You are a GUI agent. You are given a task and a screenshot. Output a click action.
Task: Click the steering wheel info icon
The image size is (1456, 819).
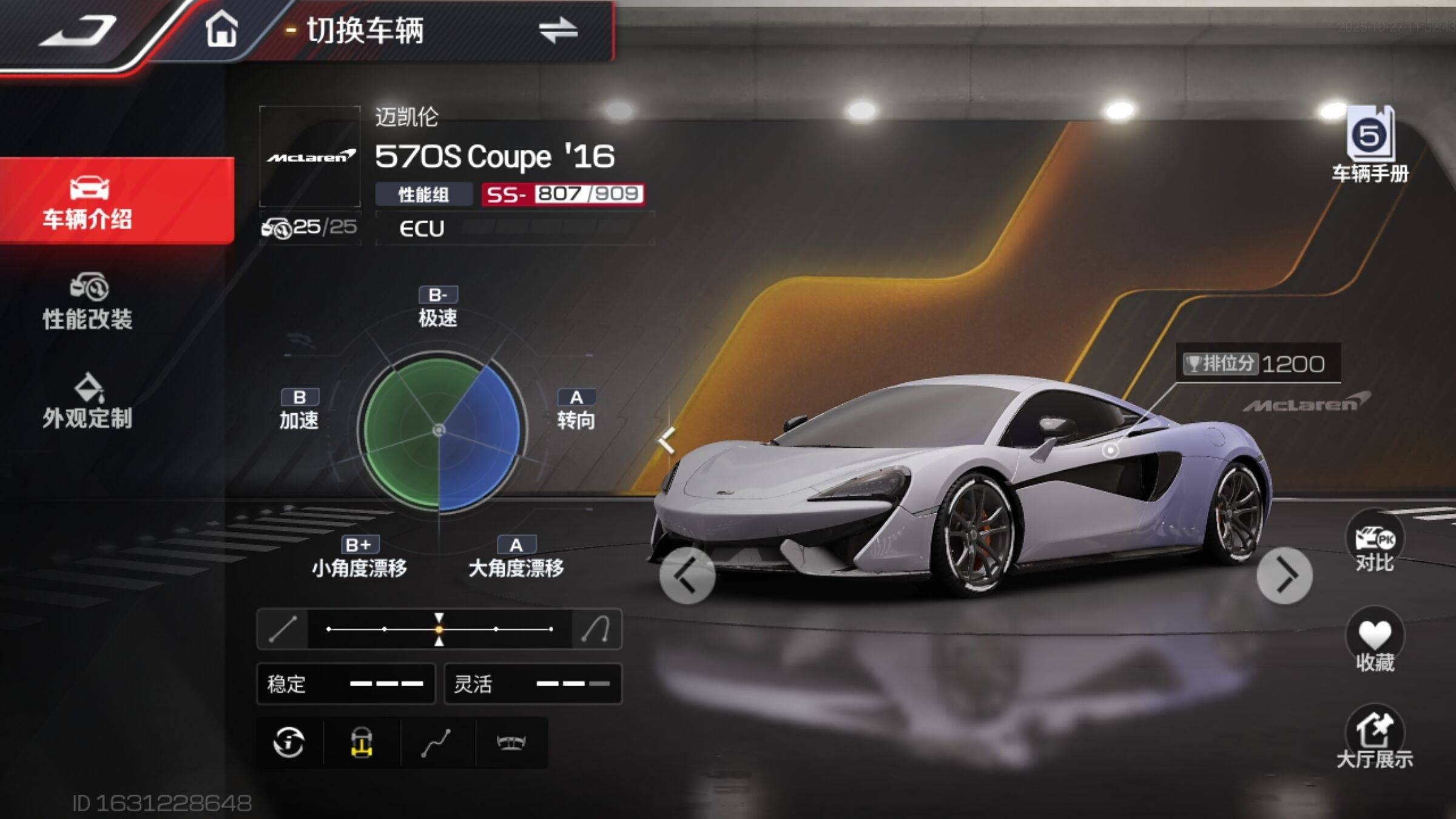tap(289, 742)
